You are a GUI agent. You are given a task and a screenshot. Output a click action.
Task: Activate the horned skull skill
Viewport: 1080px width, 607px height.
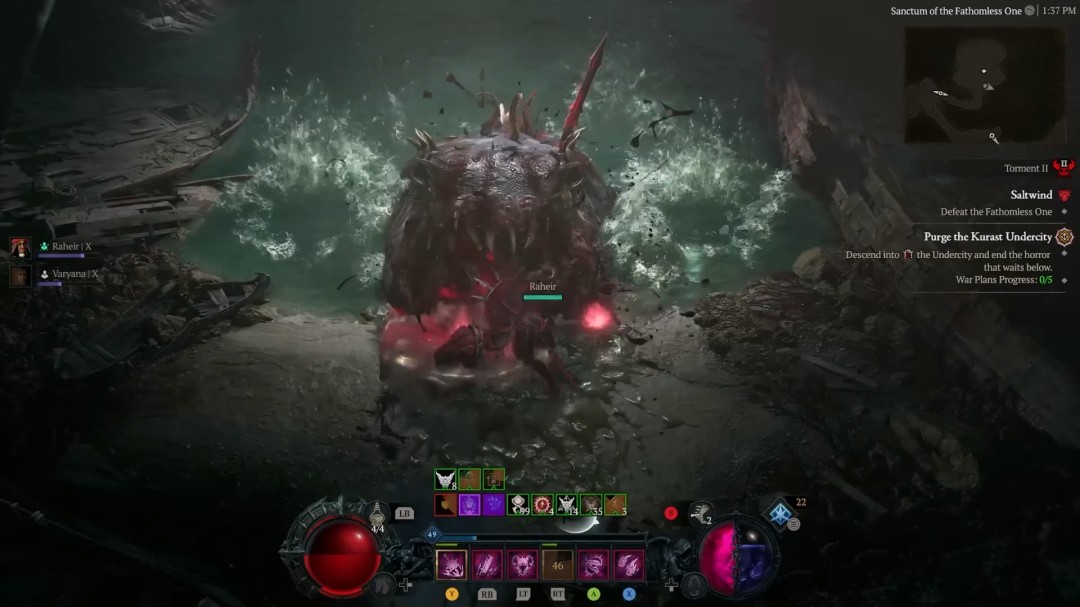(x=523, y=565)
